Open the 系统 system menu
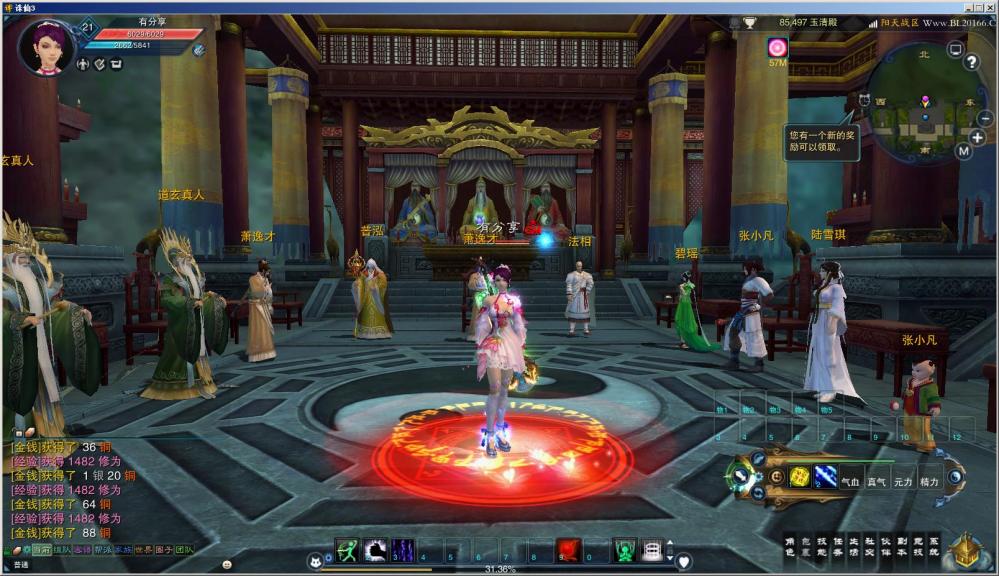The height and width of the screenshot is (576, 999). pyautogui.click(x=934, y=546)
